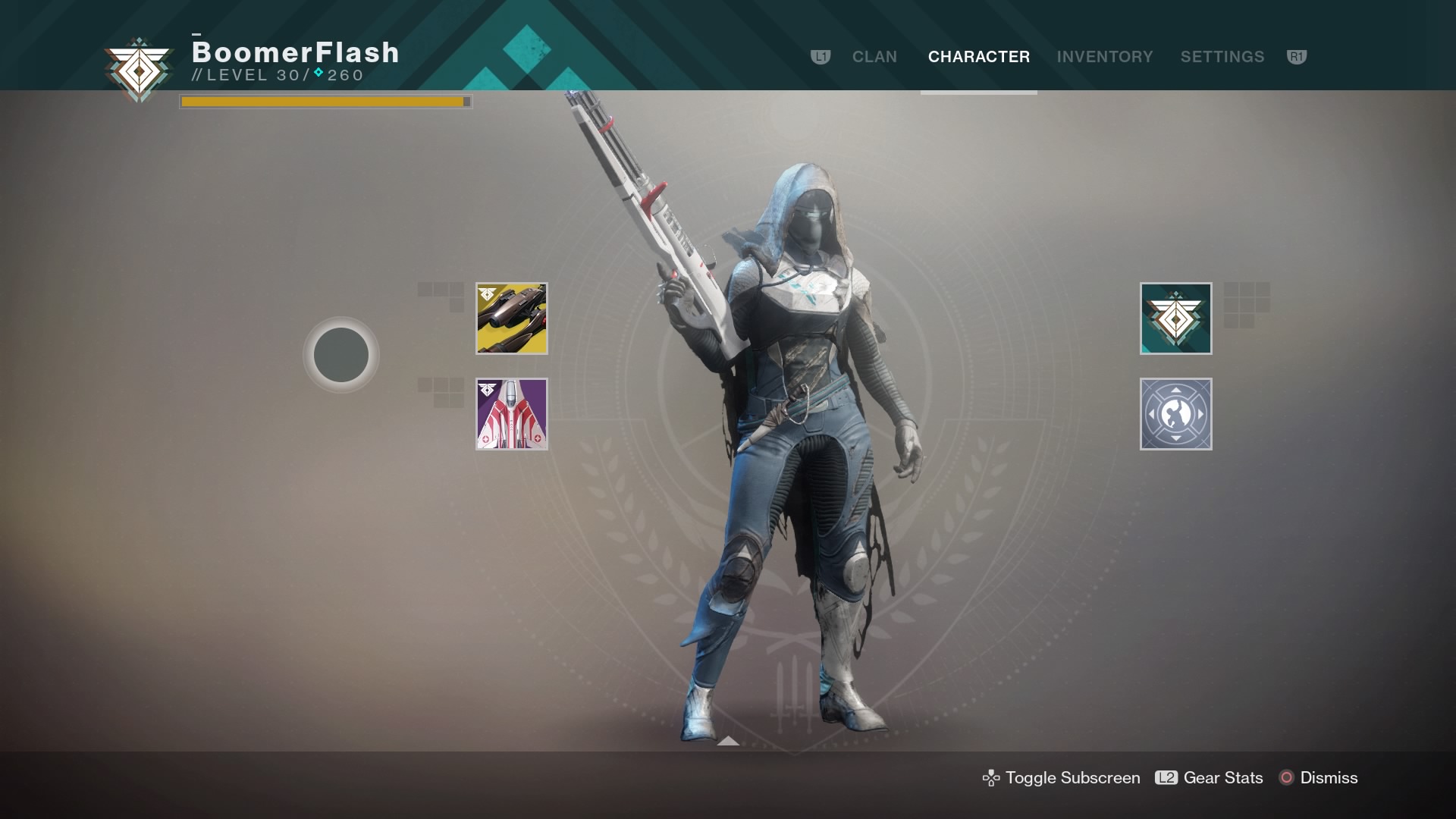Expand the diamond power level indicator
The width and height of the screenshot is (1456, 819).
[x=318, y=74]
